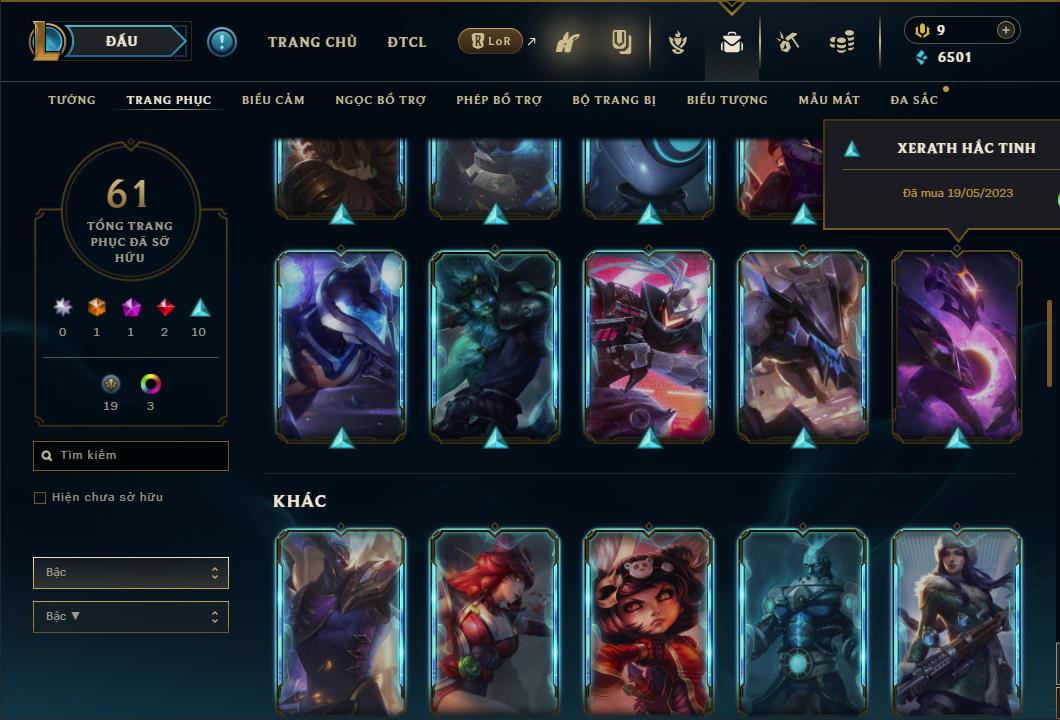Choose the red-haired Miss Fortune skin card
This screenshot has width=1060, height=720.
[x=495, y=620]
